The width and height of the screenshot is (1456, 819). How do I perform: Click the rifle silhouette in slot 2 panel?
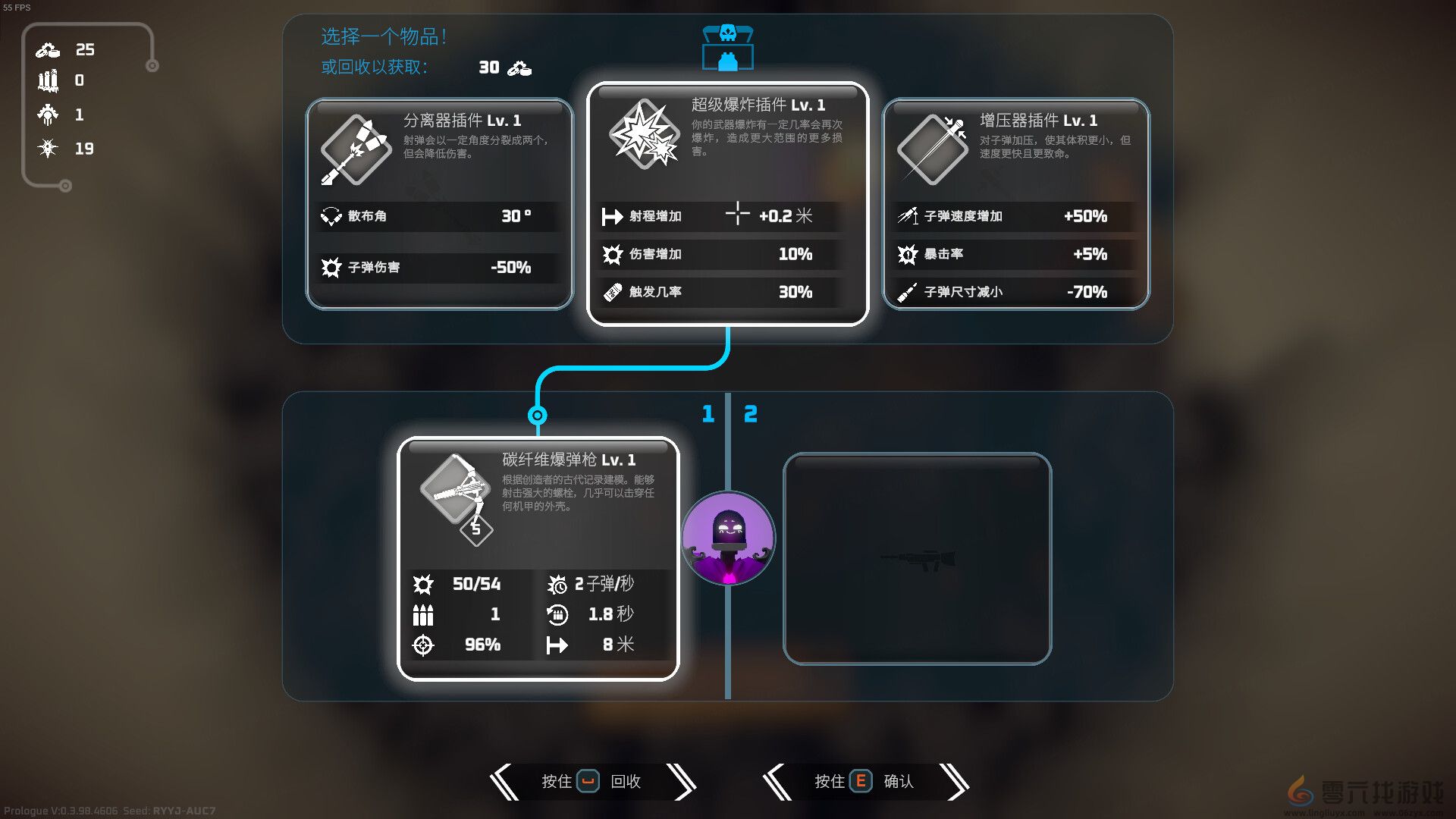click(x=918, y=559)
